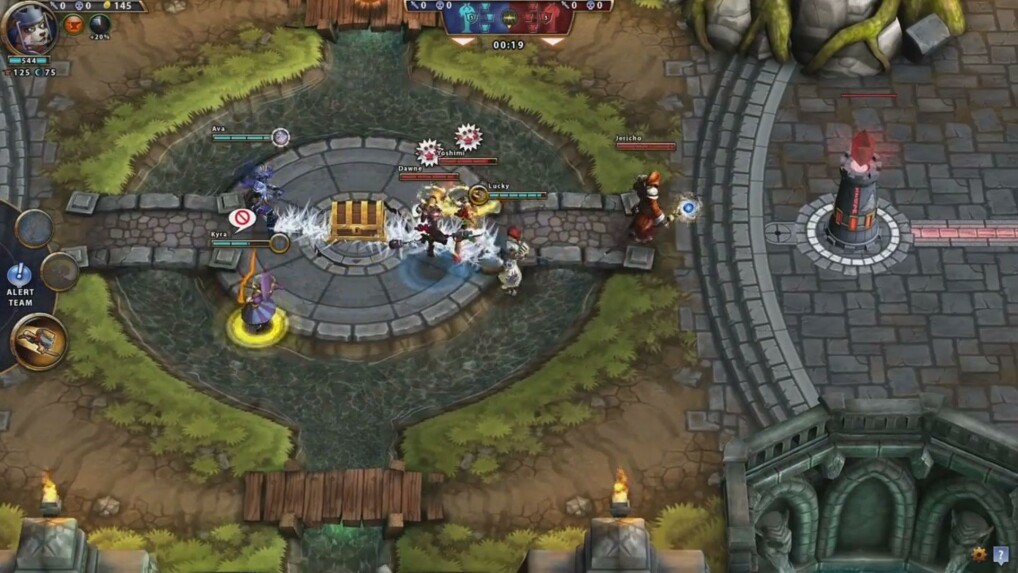Click the team score banner above the timer
Viewport: 1018px width, 573px height.
pyautogui.click(x=508, y=18)
